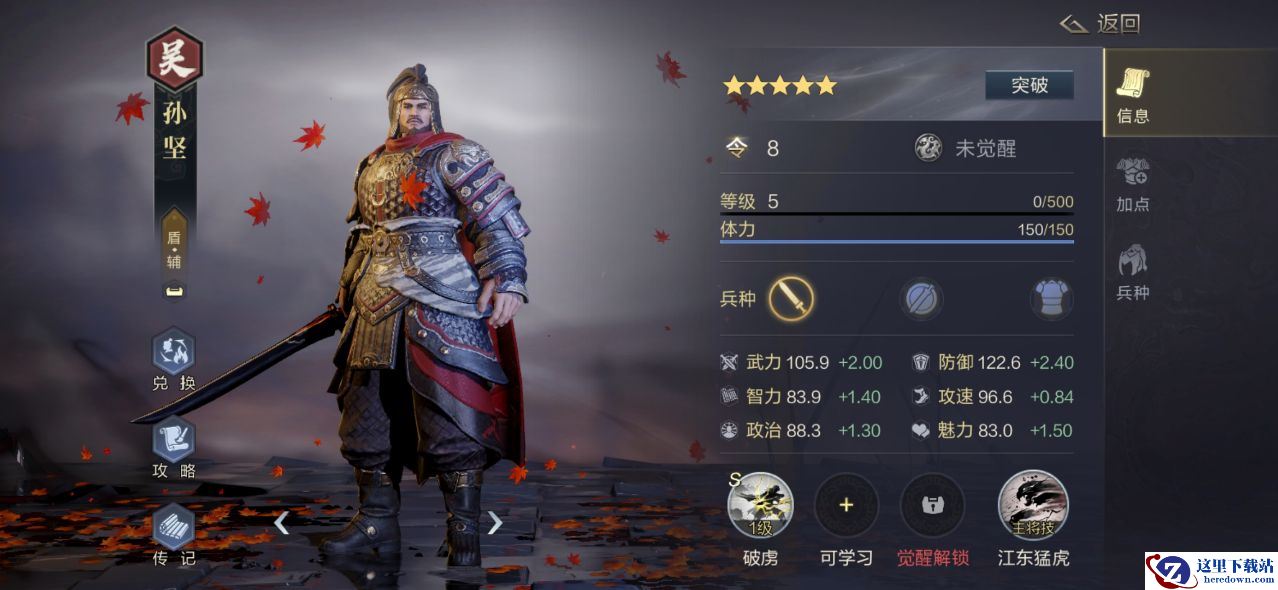The width and height of the screenshot is (1278, 590).
Task: Click the 可学习 learnable skill slot
Action: (846, 505)
